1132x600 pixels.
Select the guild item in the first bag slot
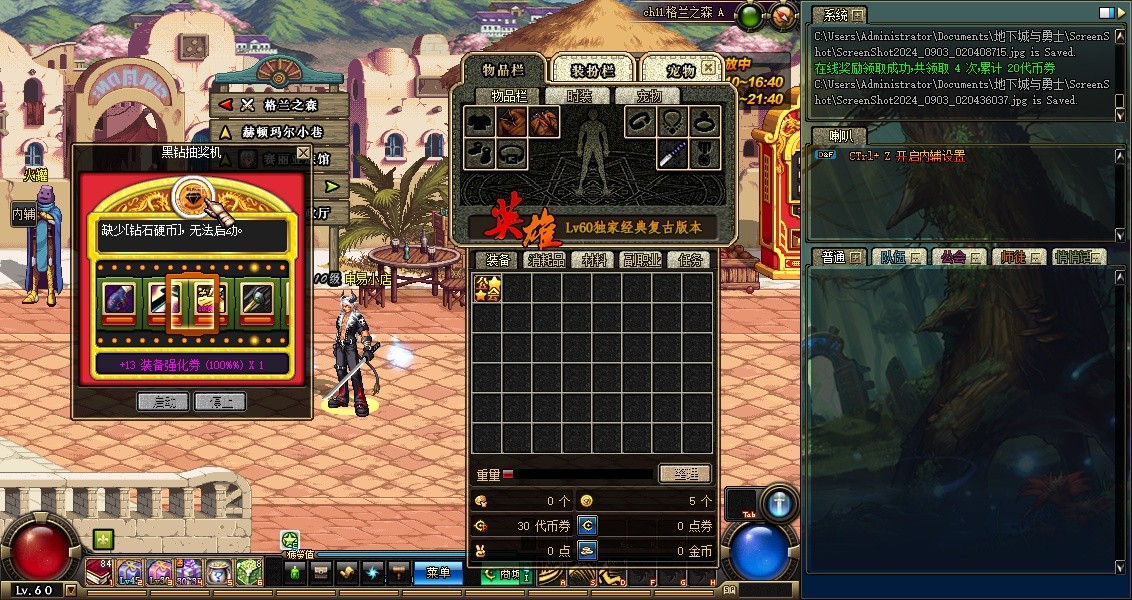pyautogui.click(x=487, y=289)
